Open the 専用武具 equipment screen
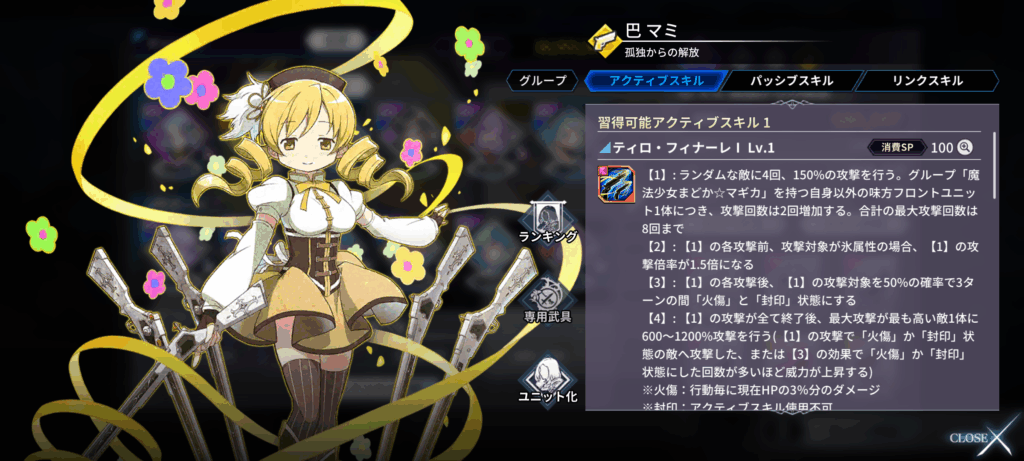The image size is (1024, 461). click(x=549, y=298)
